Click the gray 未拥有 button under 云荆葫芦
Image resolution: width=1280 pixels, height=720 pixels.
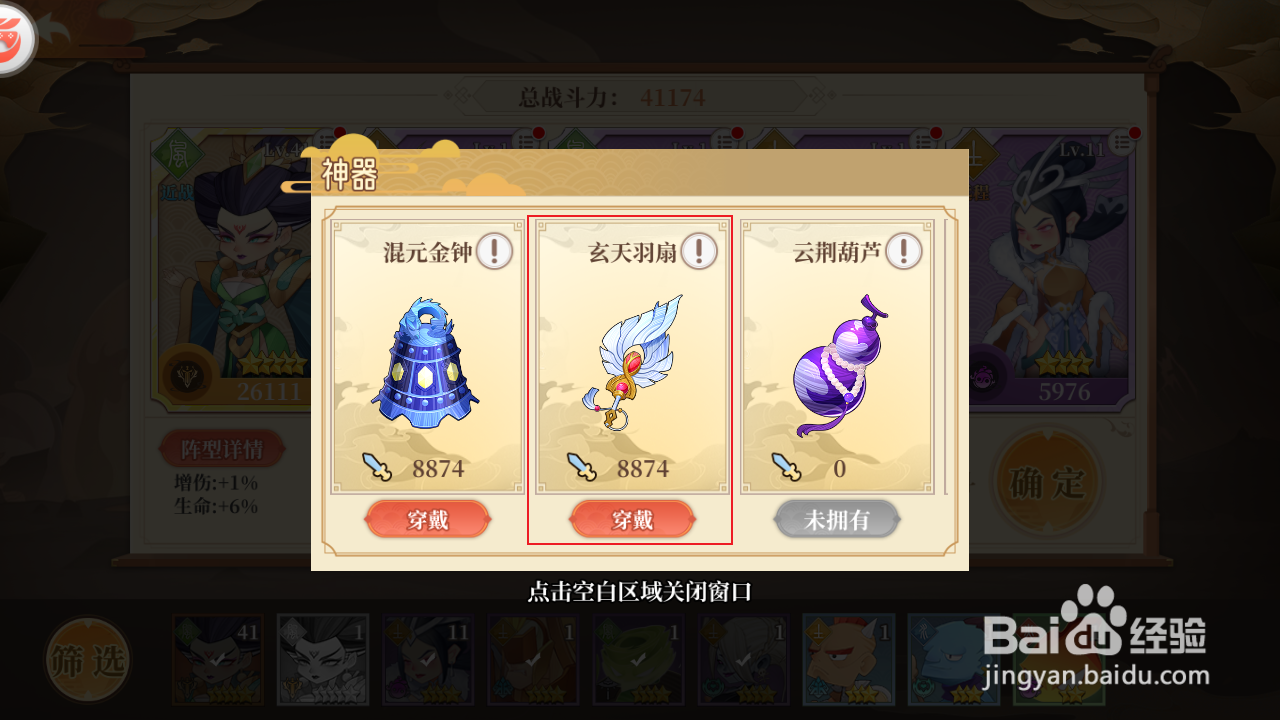837,519
